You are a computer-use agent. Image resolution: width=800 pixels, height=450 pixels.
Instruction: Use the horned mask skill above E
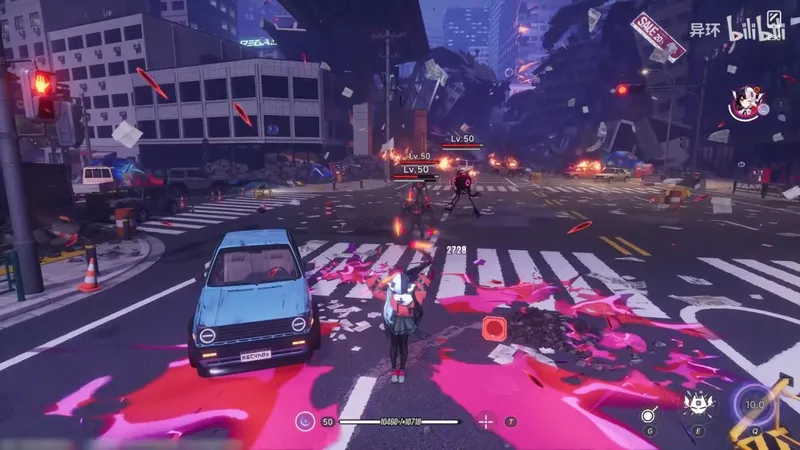pos(696,405)
